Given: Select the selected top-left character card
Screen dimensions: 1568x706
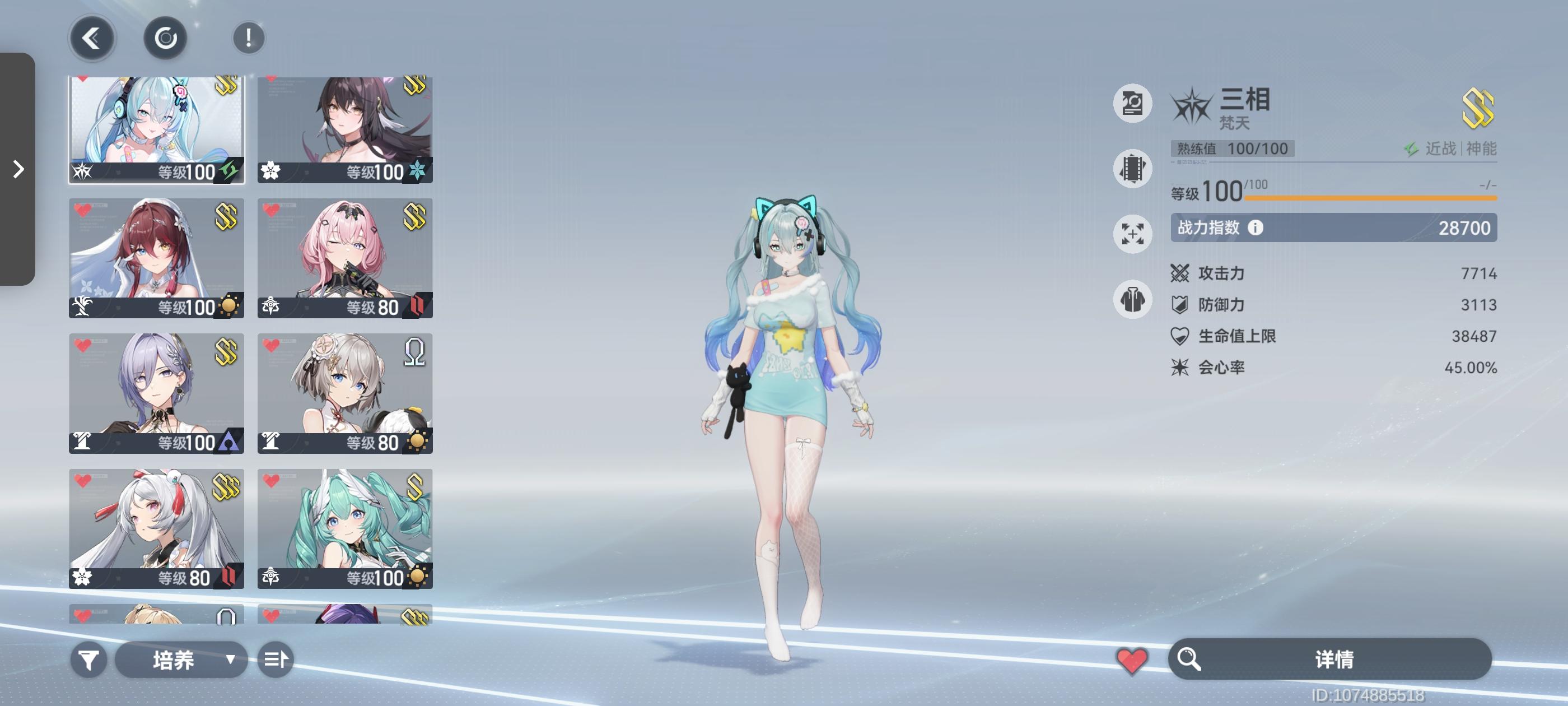Looking at the screenshot, I should pyautogui.click(x=156, y=128).
